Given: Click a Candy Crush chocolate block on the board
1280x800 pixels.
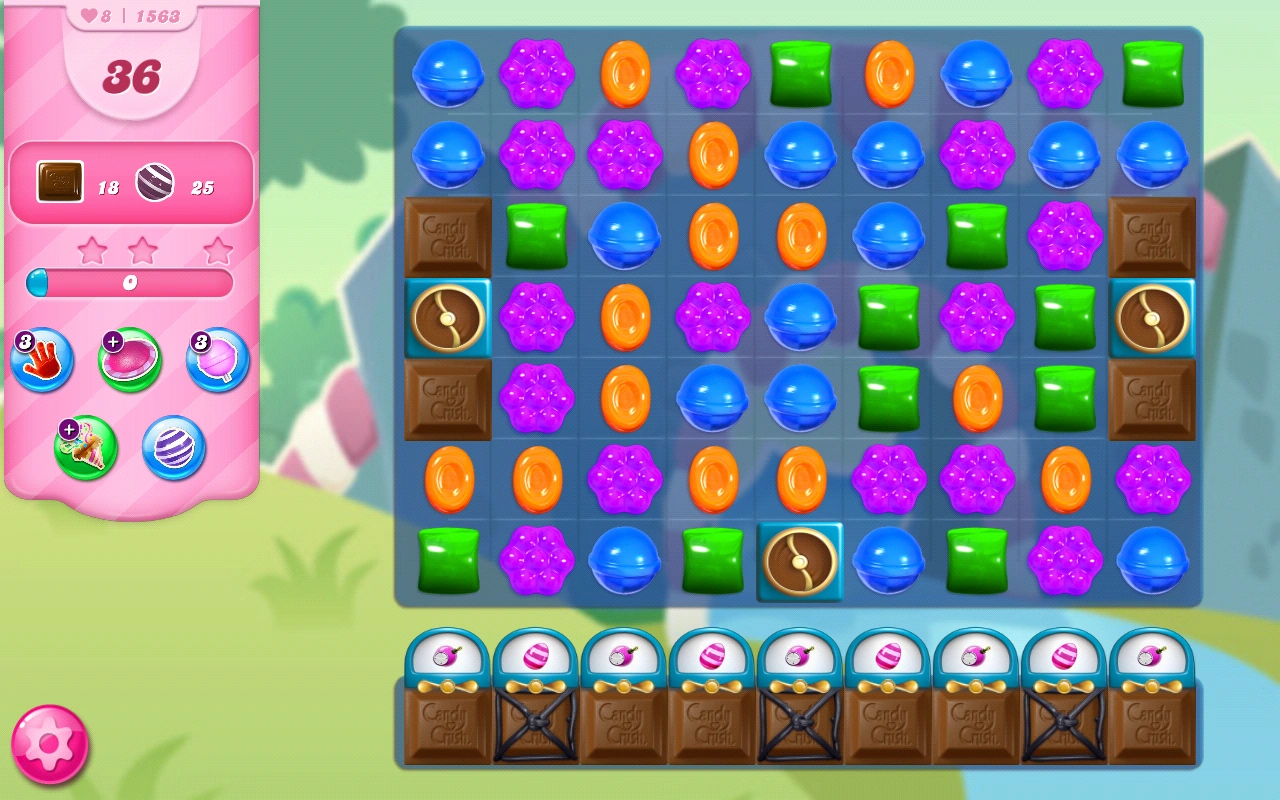Looking at the screenshot, I should 447,236.
